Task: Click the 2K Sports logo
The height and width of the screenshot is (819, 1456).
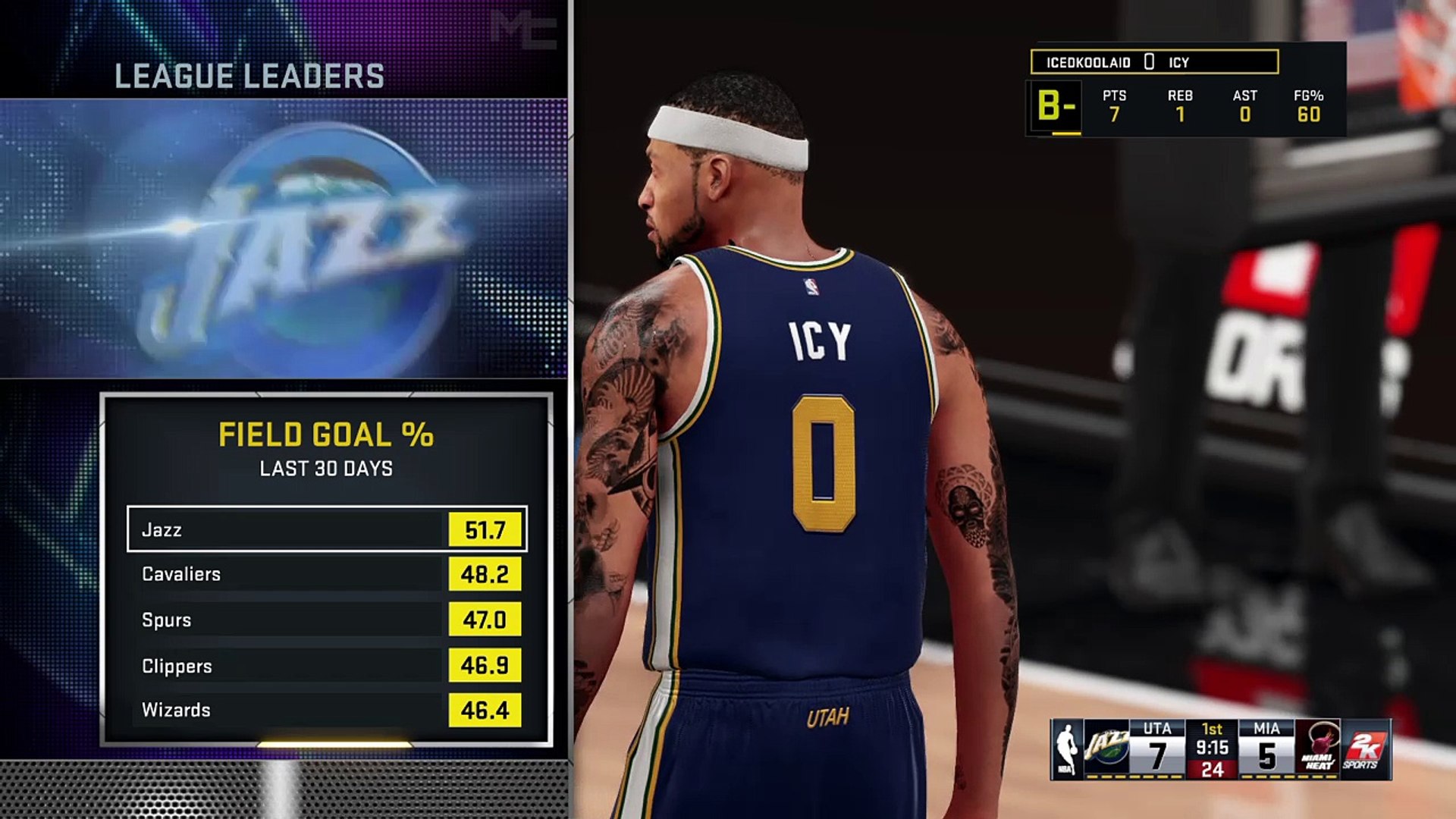Action: [x=1366, y=749]
